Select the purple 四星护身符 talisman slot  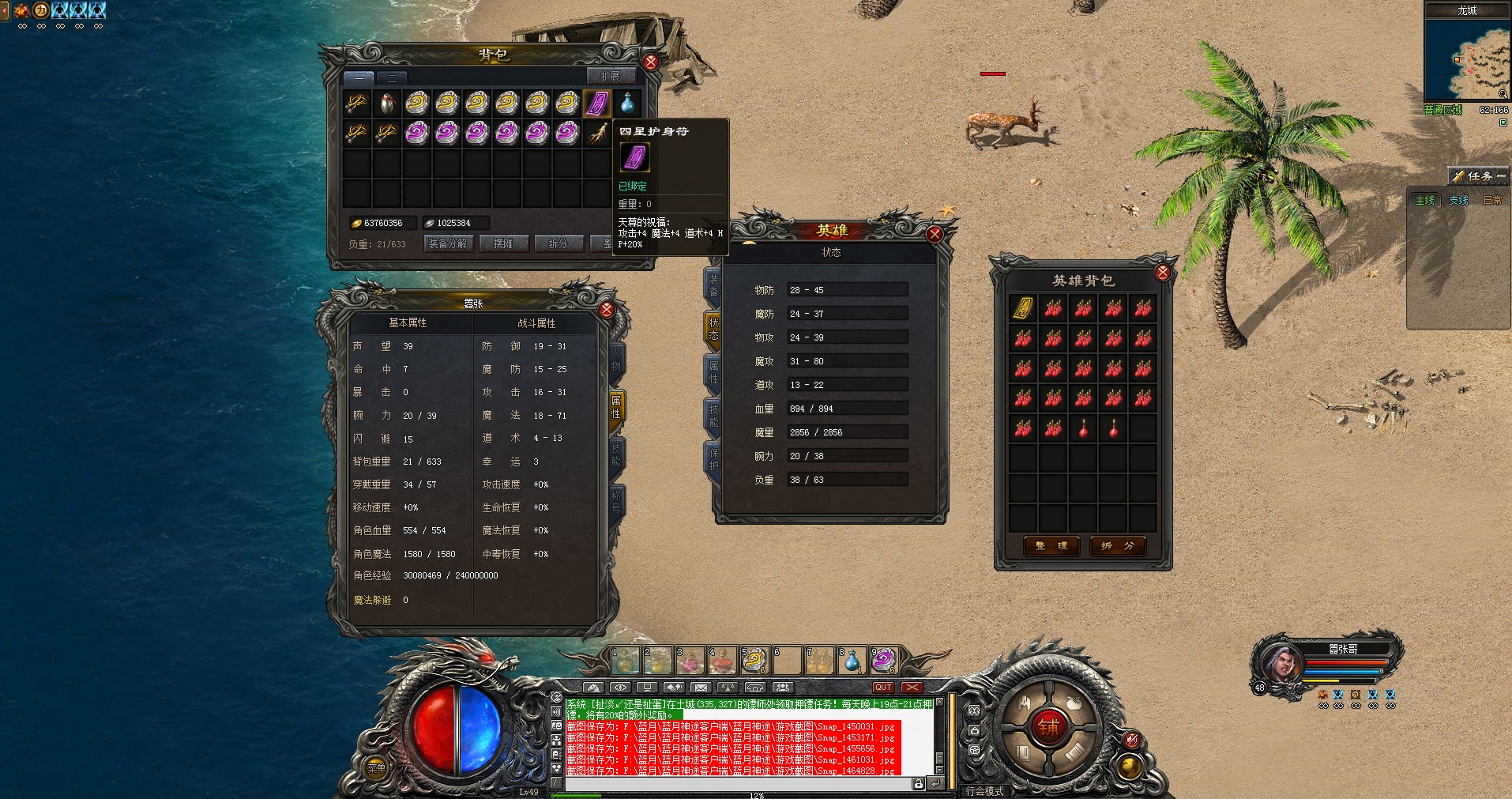(x=597, y=104)
